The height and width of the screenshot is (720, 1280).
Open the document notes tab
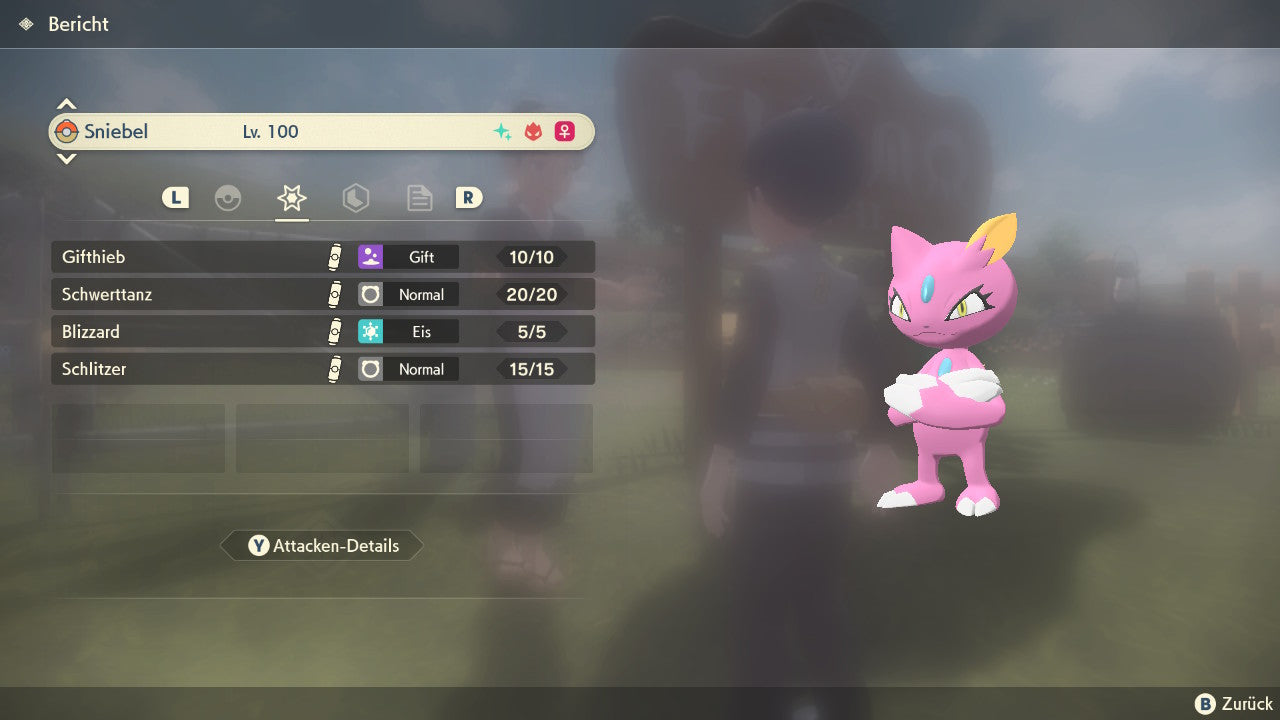pyautogui.click(x=419, y=198)
